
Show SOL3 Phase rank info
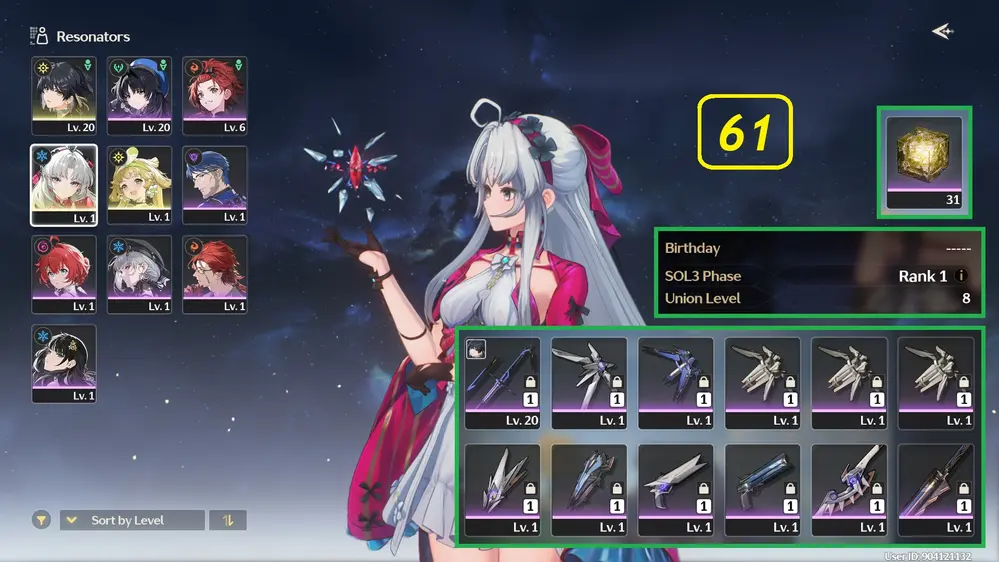click(961, 276)
